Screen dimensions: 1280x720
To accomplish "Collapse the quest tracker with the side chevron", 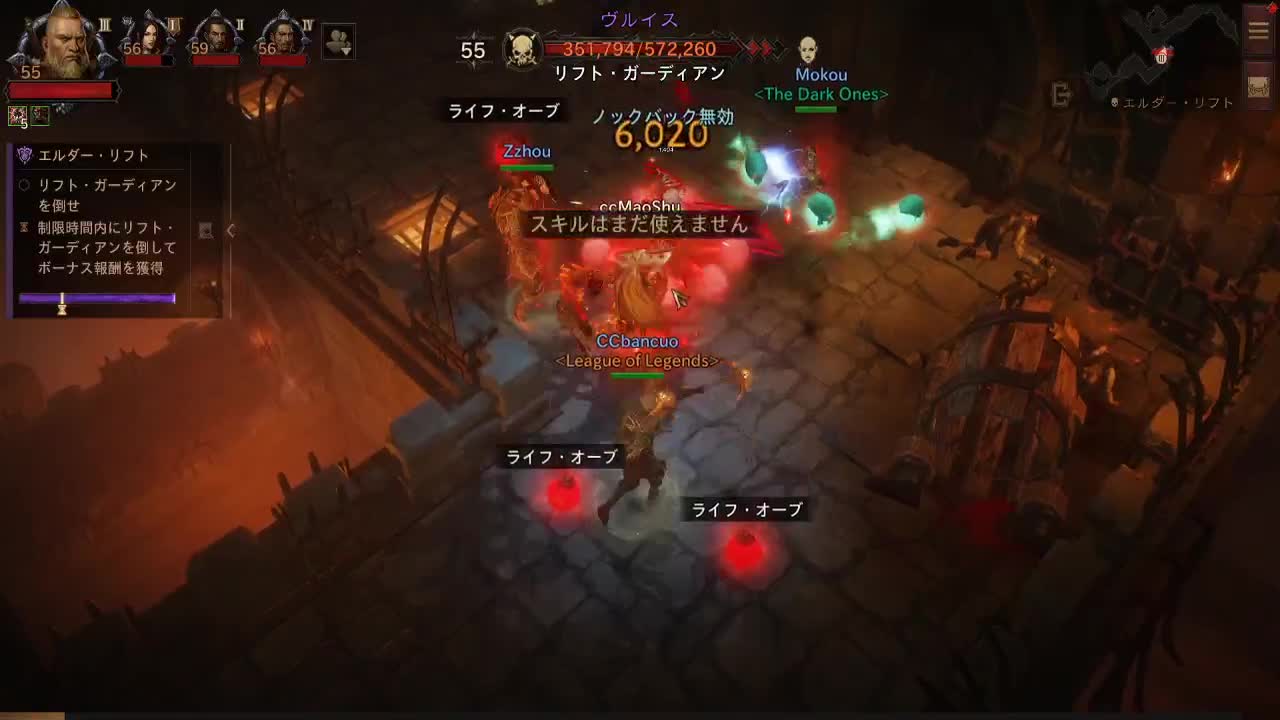I will coord(230,232).
